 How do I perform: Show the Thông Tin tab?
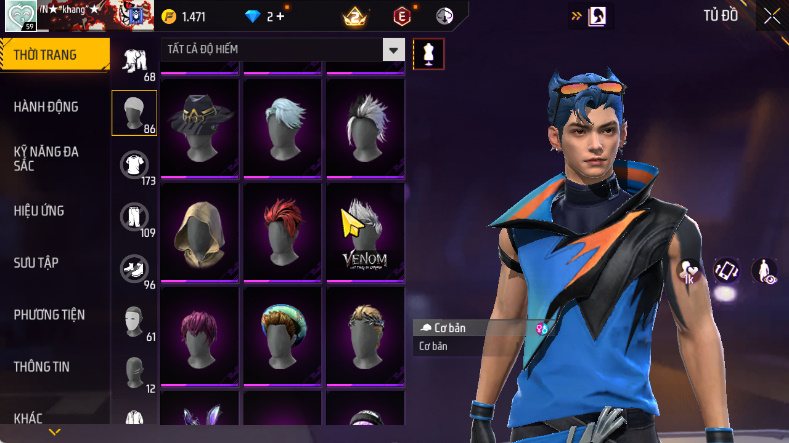pos(42,367)
